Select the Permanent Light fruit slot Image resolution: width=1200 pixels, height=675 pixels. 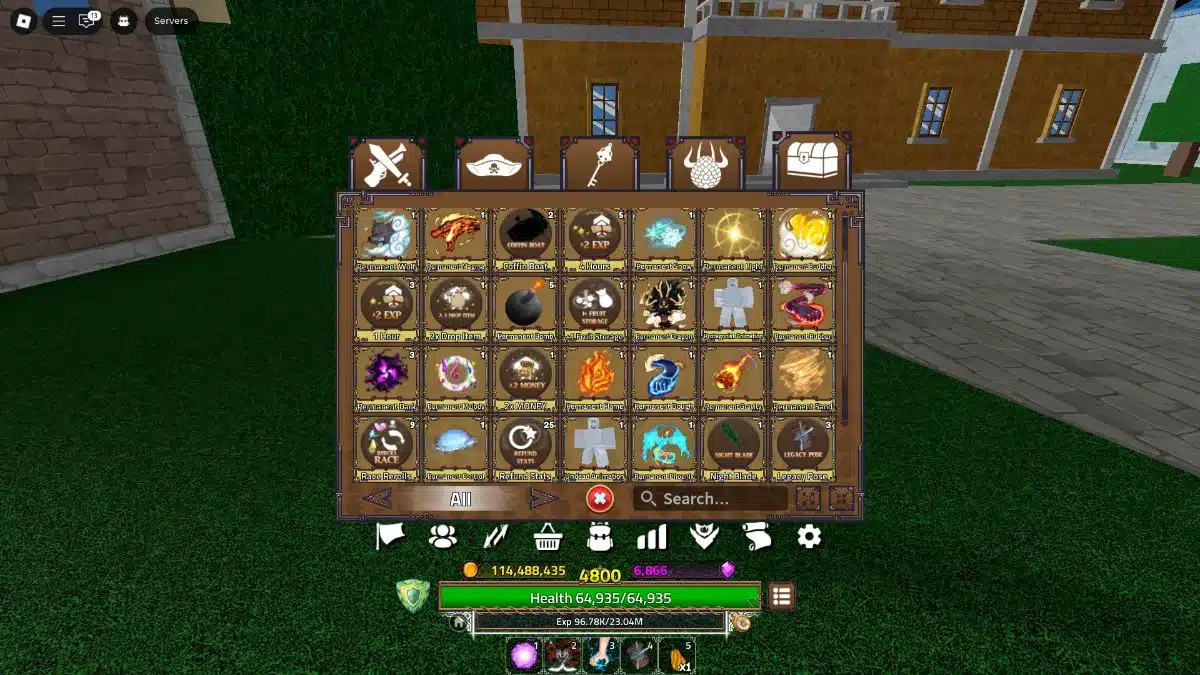click(x=735, y=236)
